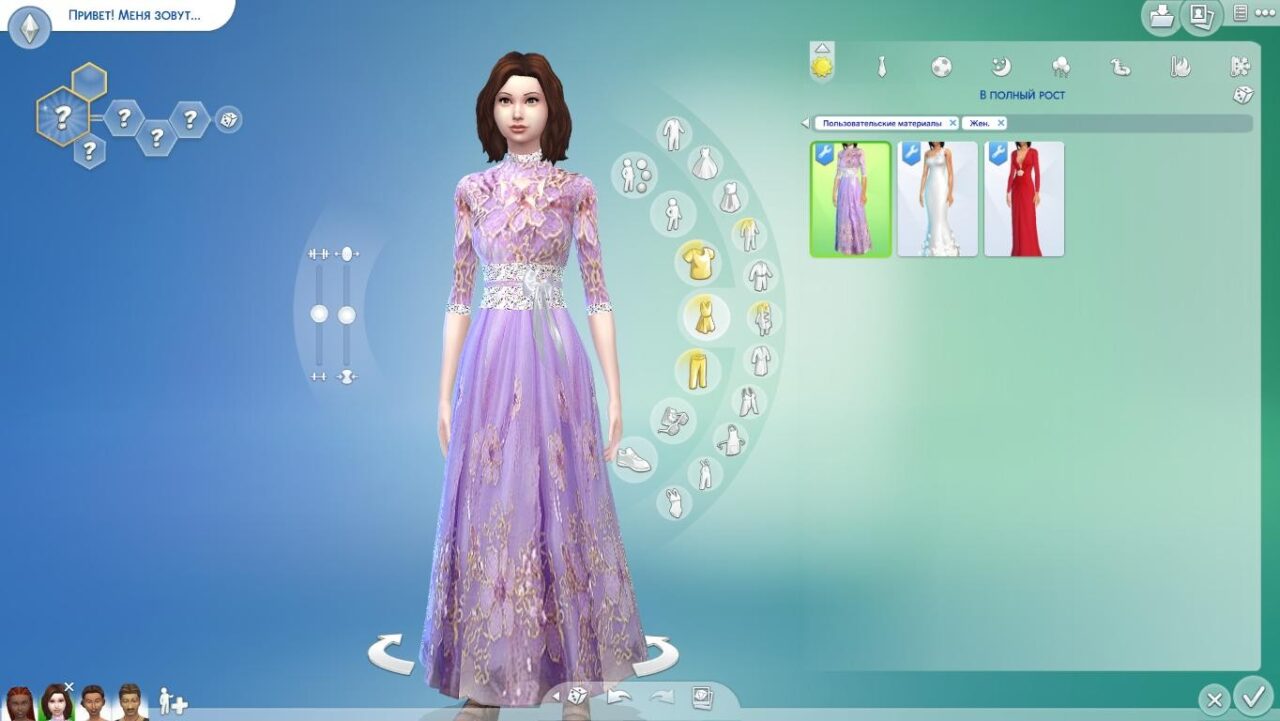Cancel with the X button beside the checkmark

(1213, 698)
